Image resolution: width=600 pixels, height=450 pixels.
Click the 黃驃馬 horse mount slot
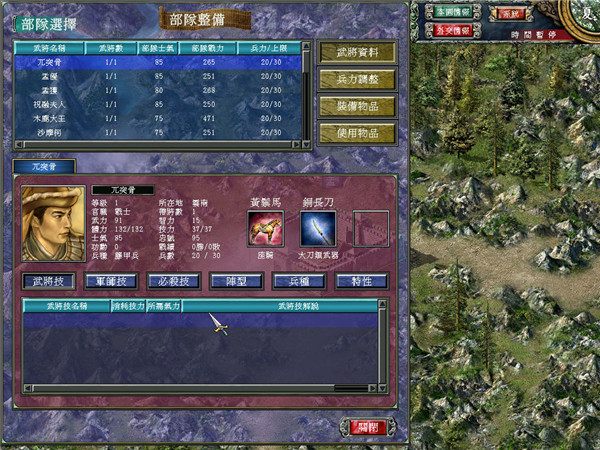[266, 228]
